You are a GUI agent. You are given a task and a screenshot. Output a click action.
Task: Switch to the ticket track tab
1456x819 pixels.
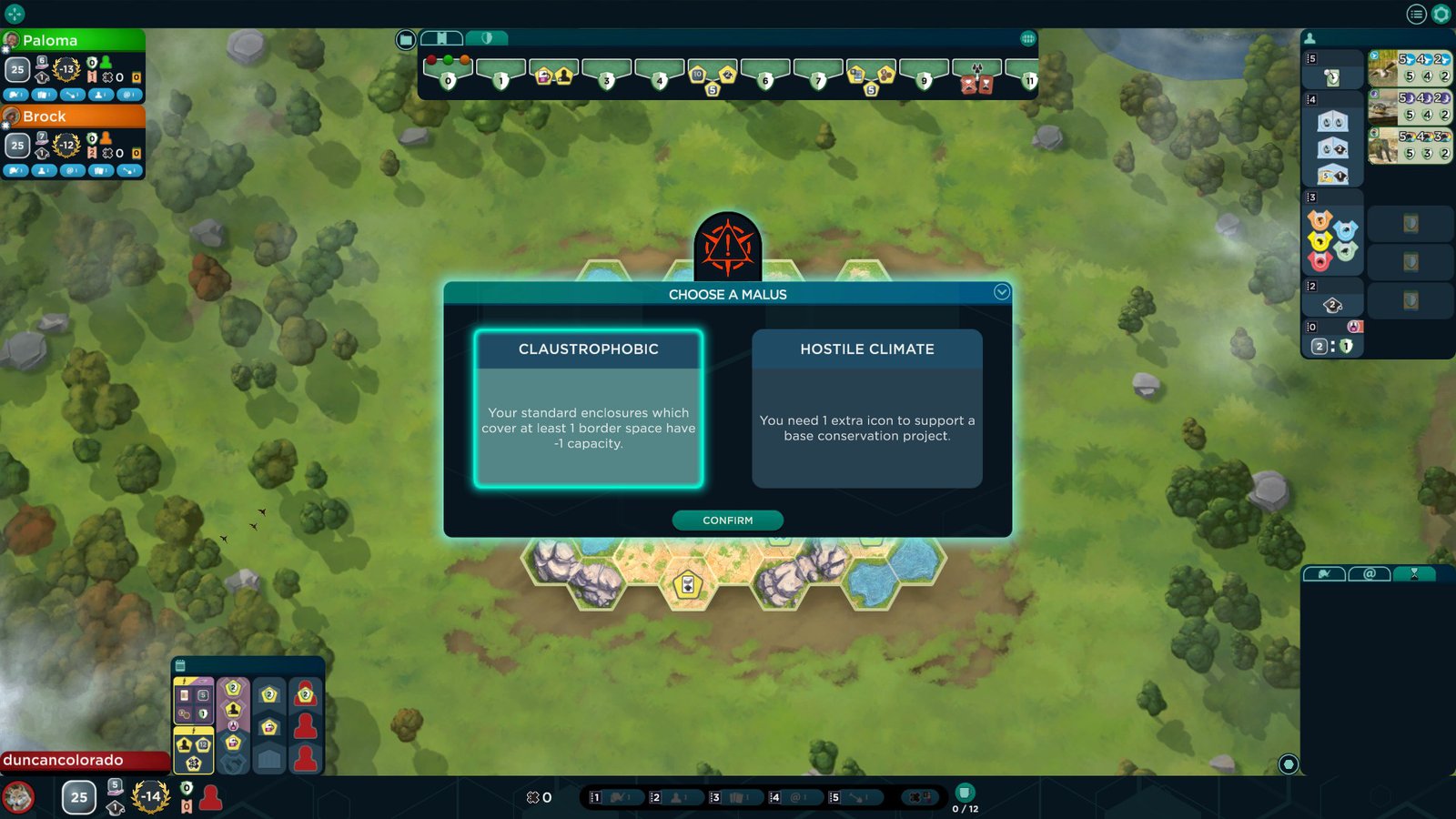(x=441, y=38)
